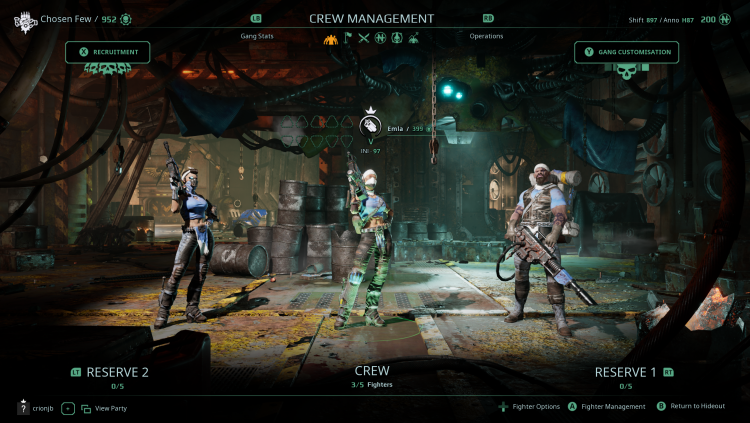The width and height of the screenshot is (750, 423).
Task: Select the Crew group heading
Action: [371, 370]
